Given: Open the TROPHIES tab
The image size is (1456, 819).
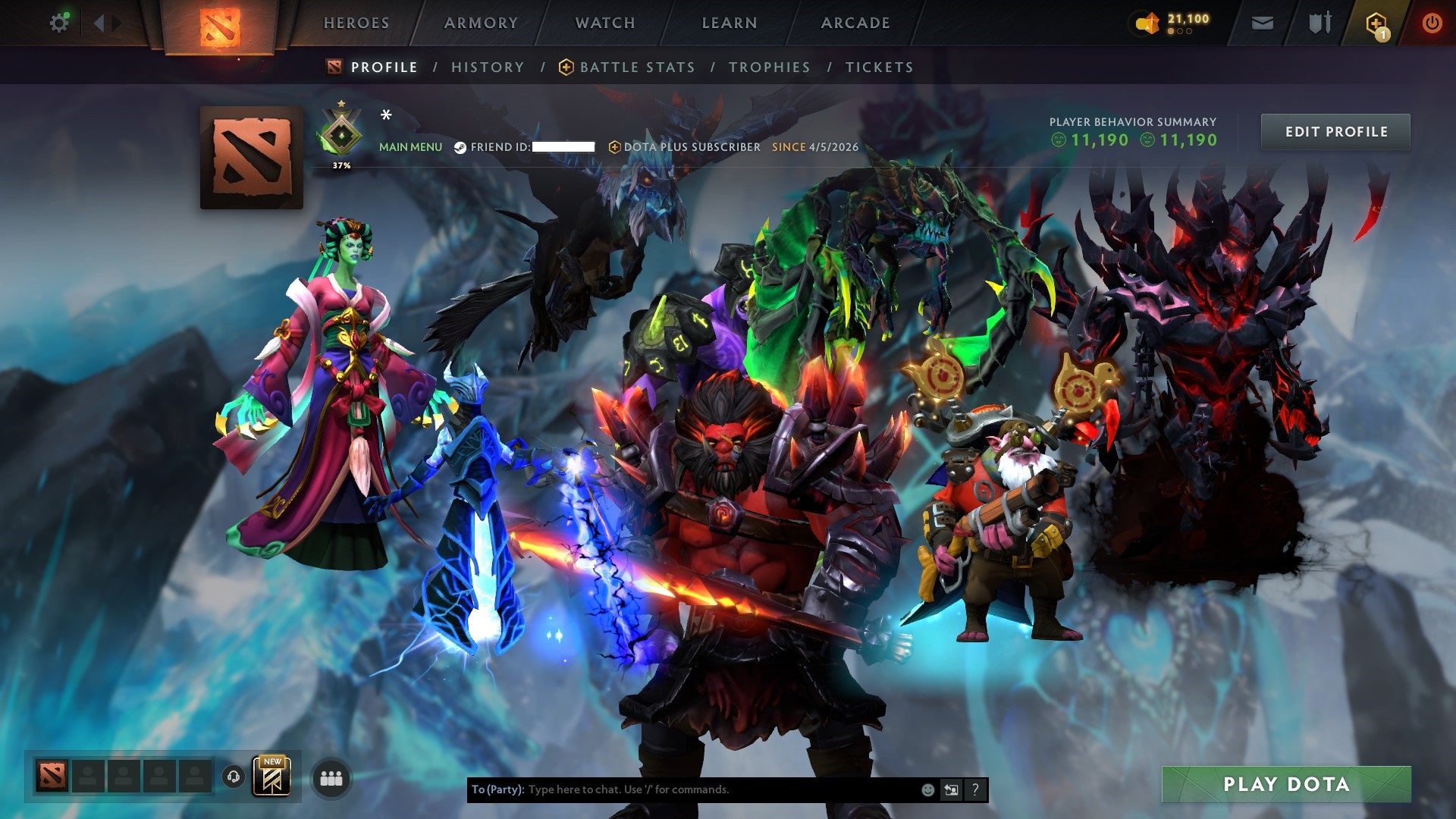Looking at the screenshot, I should (x=769, y=67).
